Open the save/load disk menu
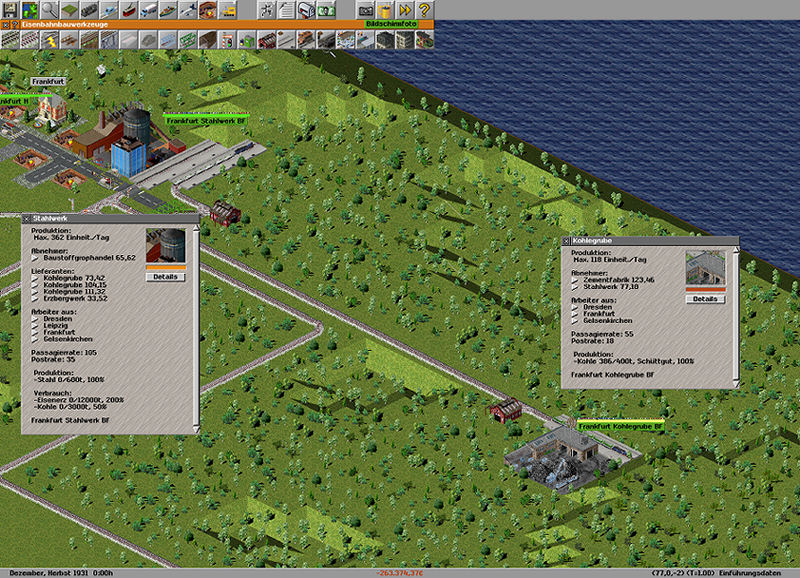Viewport: 800px width, 578px height. pyautogui.click(x=9, y=9)
